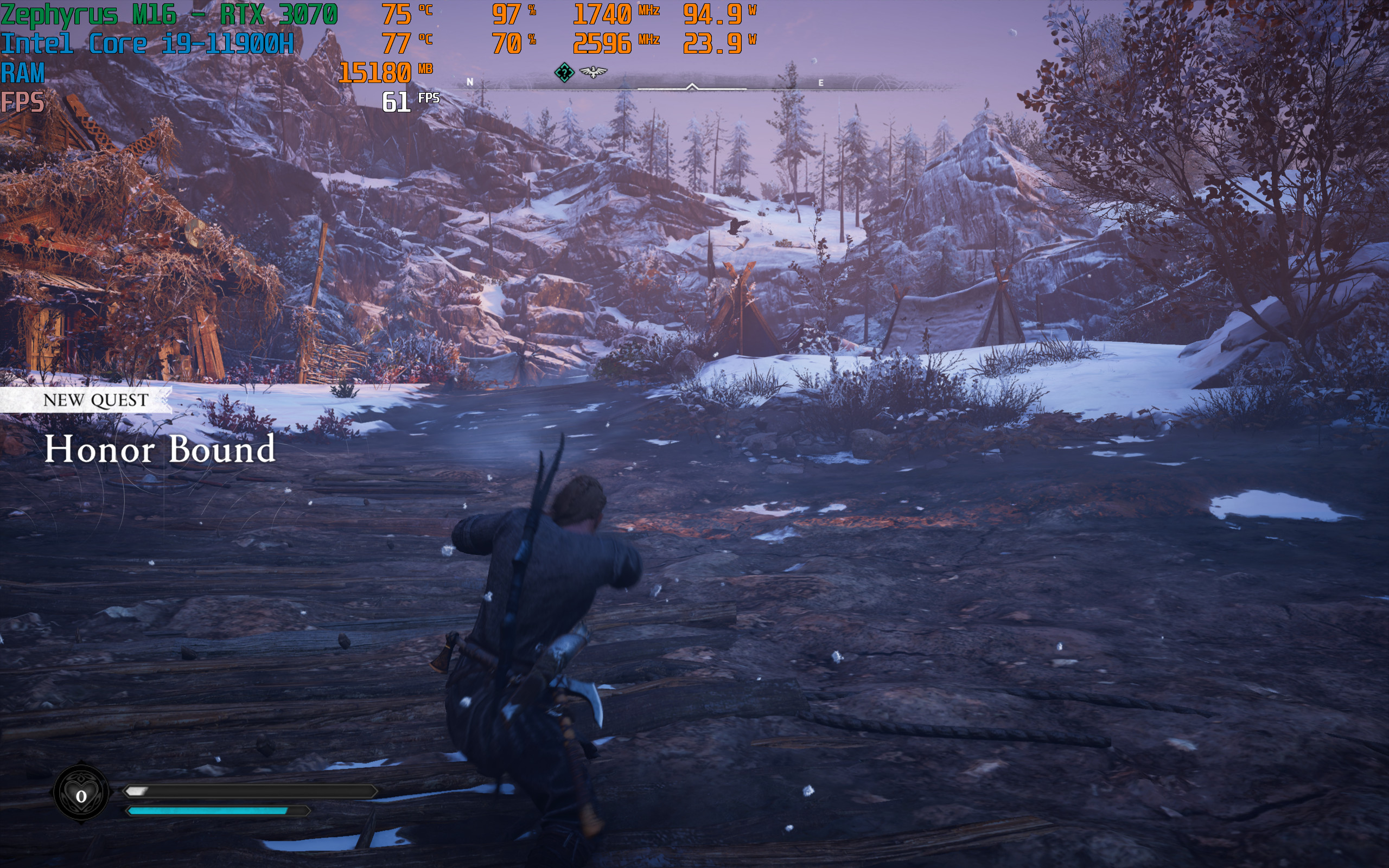The width and height of the screenshot is (1389, 868).
Task: Click the white eagle synchronization point icon
Action: pyautogui.click(x=593, y=72)
